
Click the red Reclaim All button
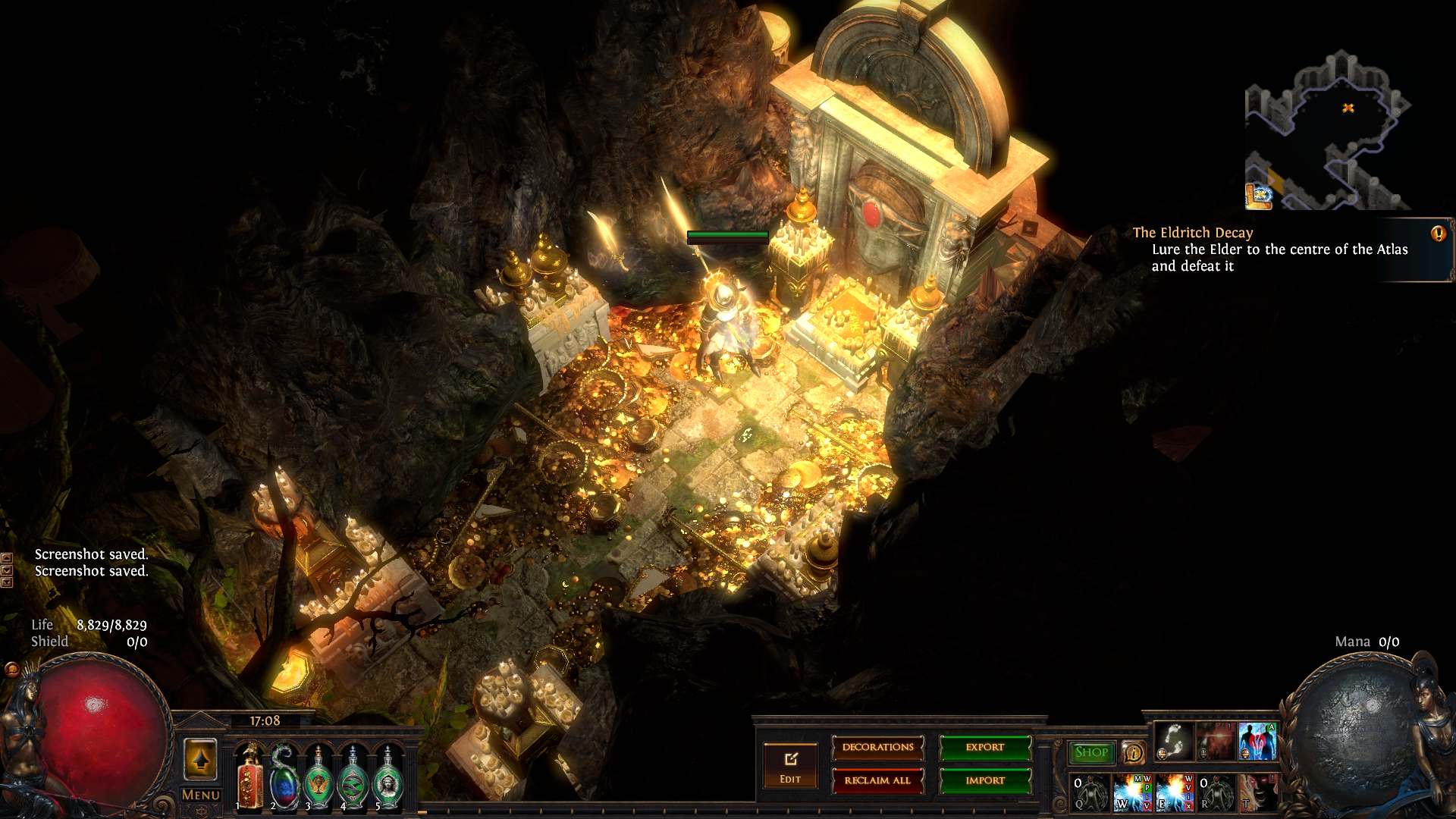point(877,780)
